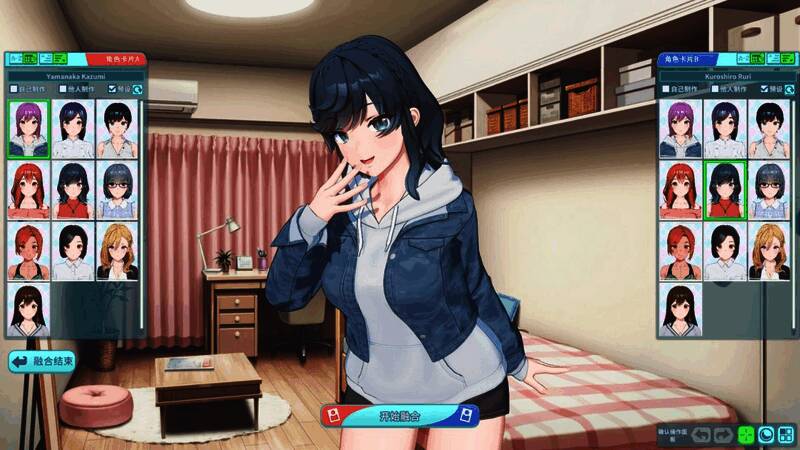The width and height of the screenshot is (800, 450).
Task: End fusion with the 融合结束 button
Action: [x=43, y=361]
